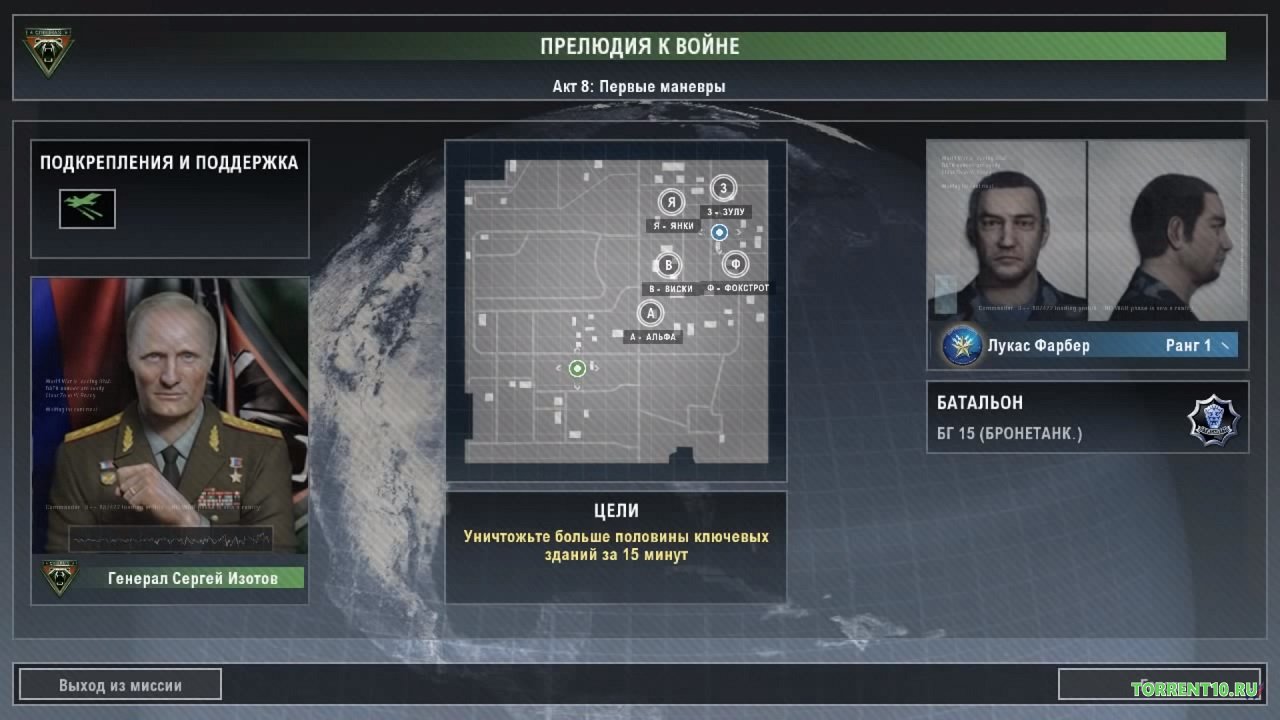The height and width of the screenshot is (720, 1280).
Task: Click the Выход из миссии button
Action: click(x=120, y=685)
